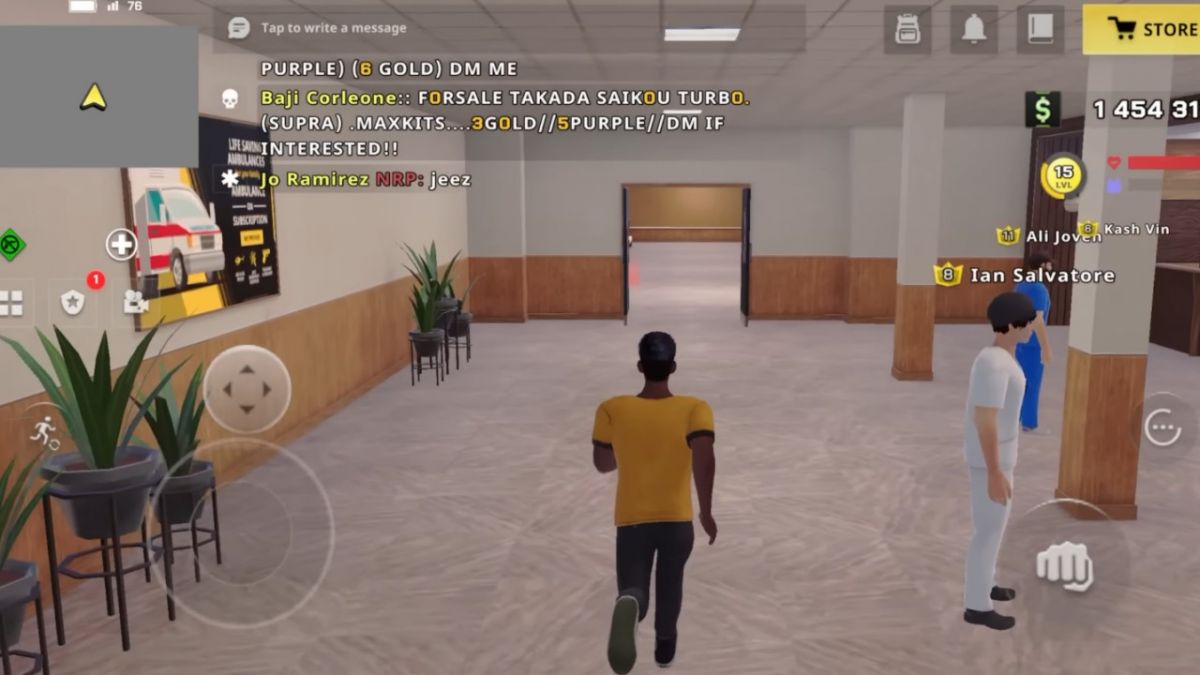The image size is (1200, 675).
Task: Toggle the running man sprint icon
Action: (44, 431)
